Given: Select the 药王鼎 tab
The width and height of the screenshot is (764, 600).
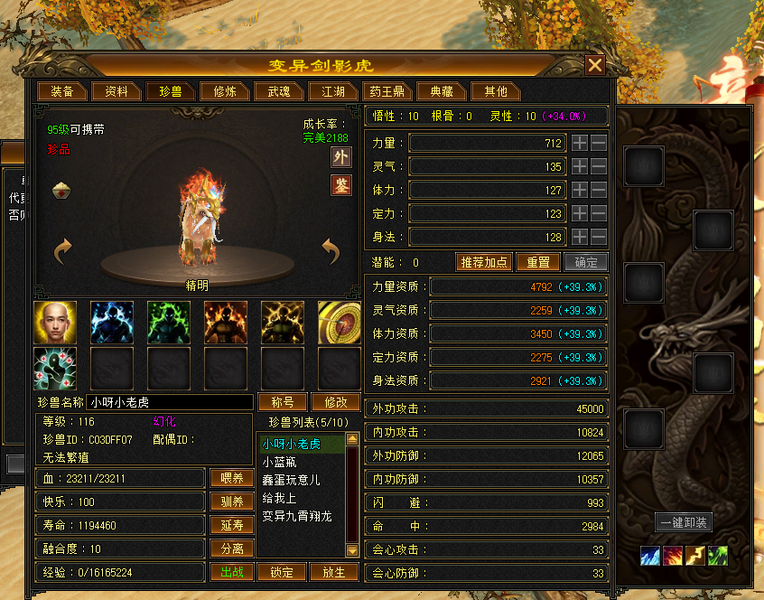Looking at the screenshot, I should click(x=387, y=92).
